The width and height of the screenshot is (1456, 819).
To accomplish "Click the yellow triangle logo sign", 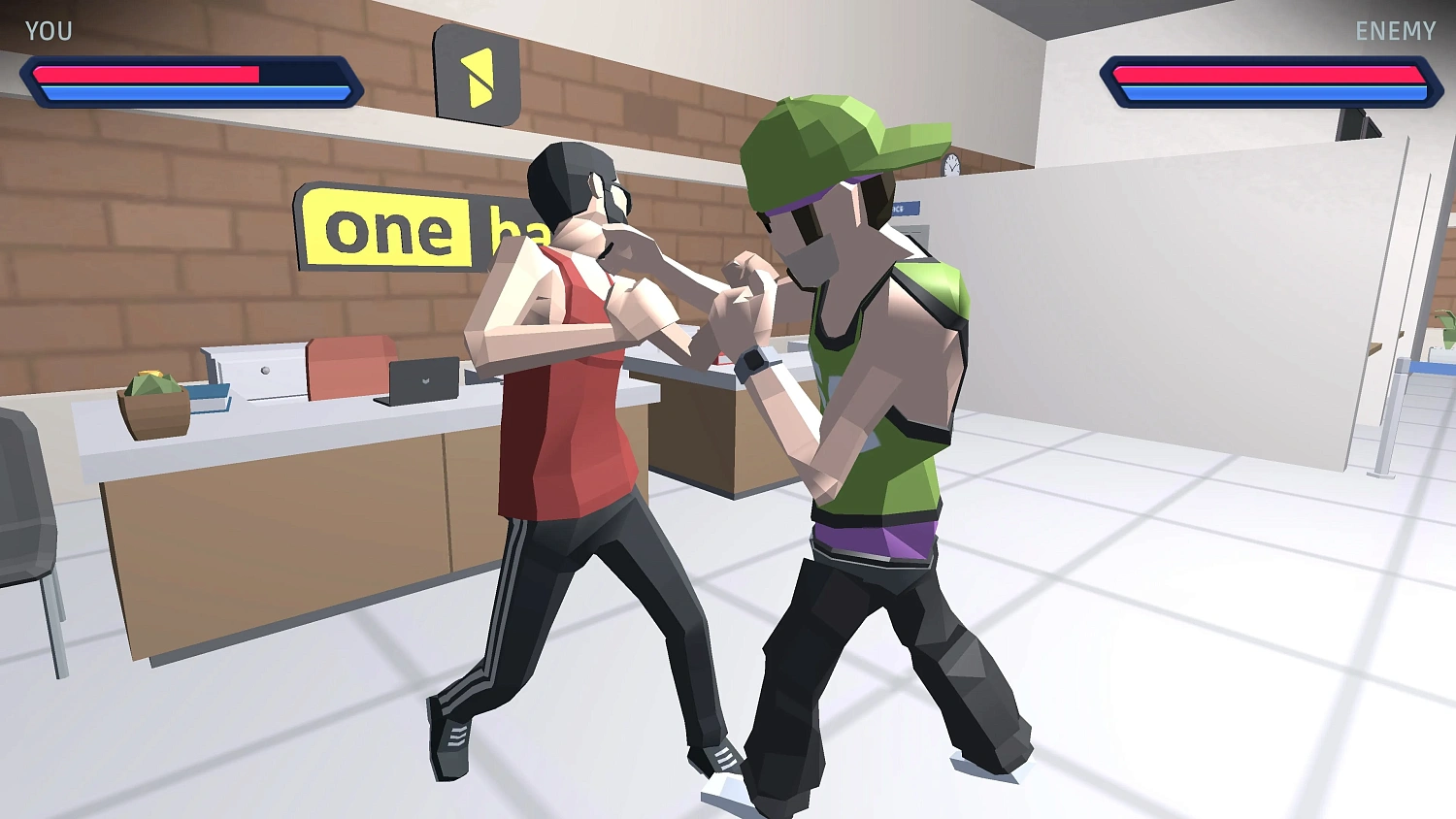I will coord(478,77).
